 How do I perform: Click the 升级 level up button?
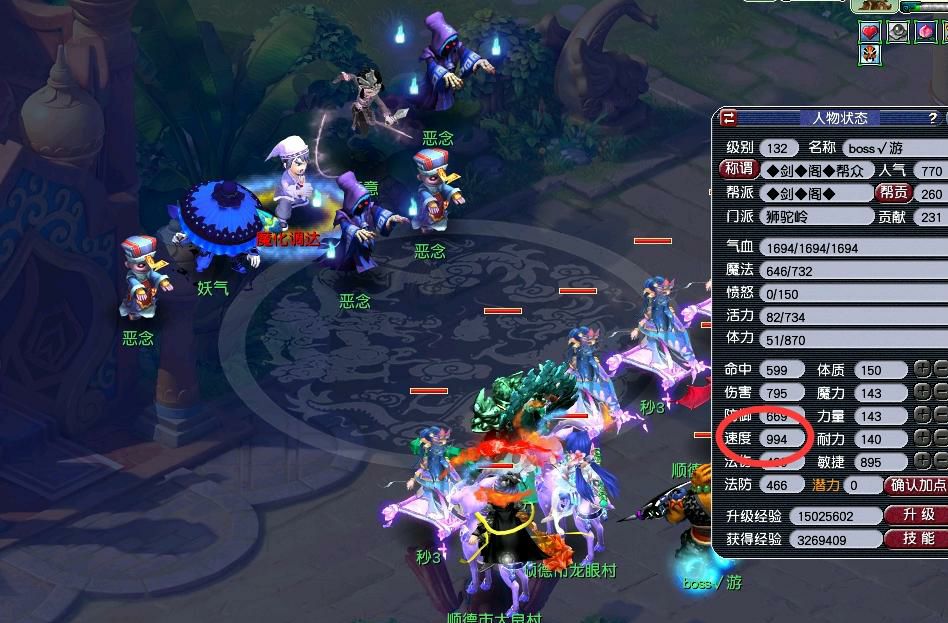pos(915,515)
